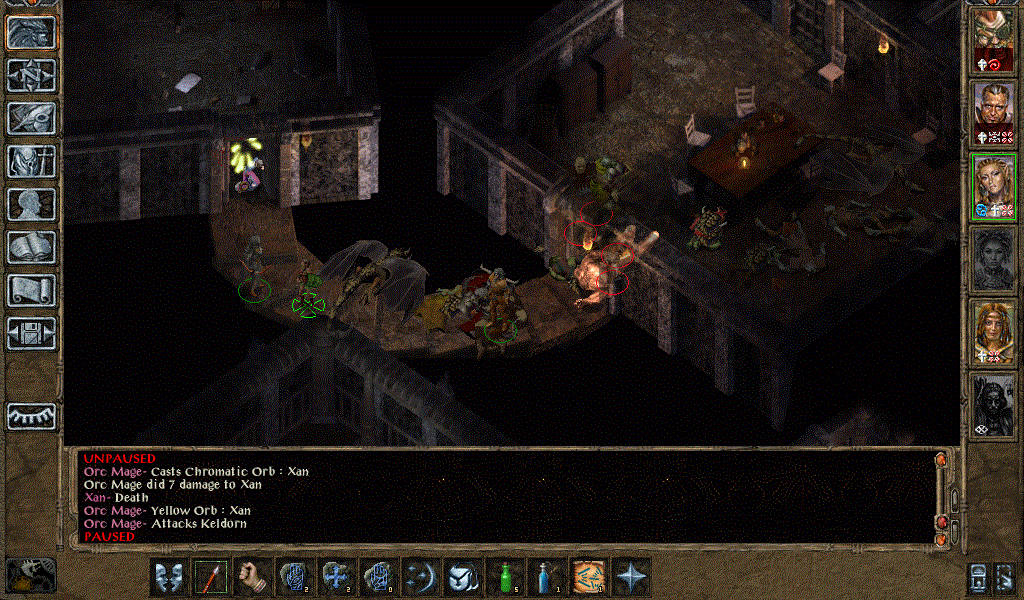Use the orange scroll quick item
The height and width of the screenshot is (600, 1024).
(x=588, y=577)
